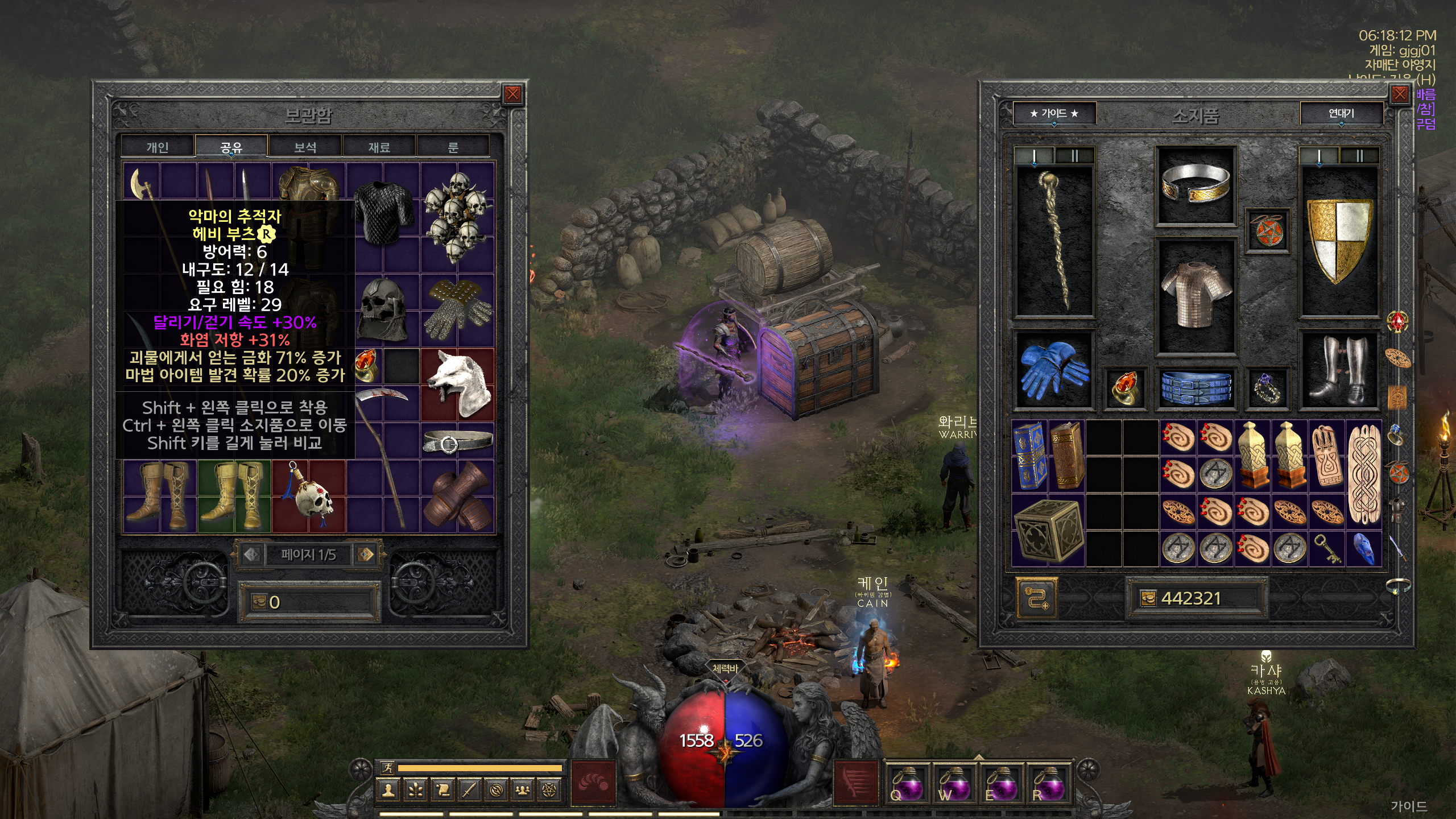Screen dimensions: 1456x819
Task: Close the inventory panel
Action: (x=1400, y=94)
